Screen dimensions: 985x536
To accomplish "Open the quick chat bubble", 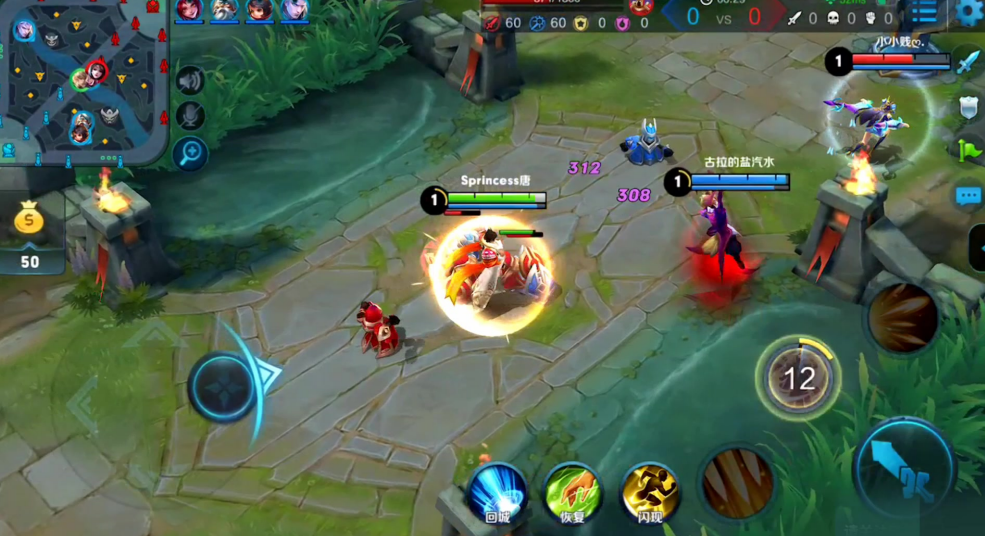I will [x=968, y=196].
